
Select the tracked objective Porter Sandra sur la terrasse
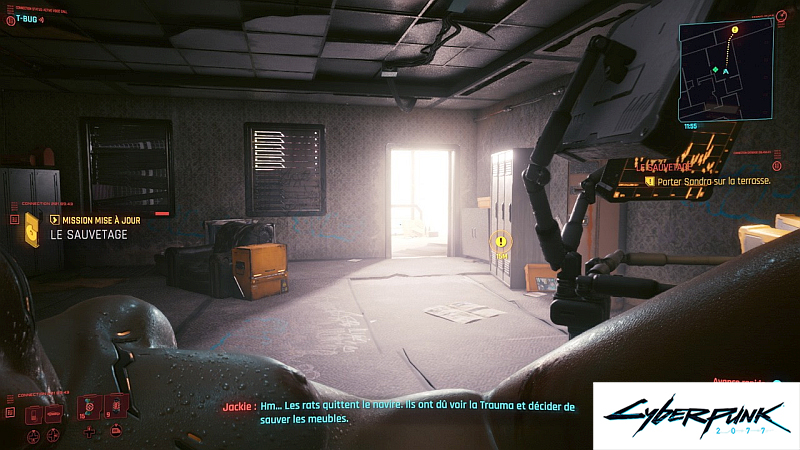coord(708,181)
